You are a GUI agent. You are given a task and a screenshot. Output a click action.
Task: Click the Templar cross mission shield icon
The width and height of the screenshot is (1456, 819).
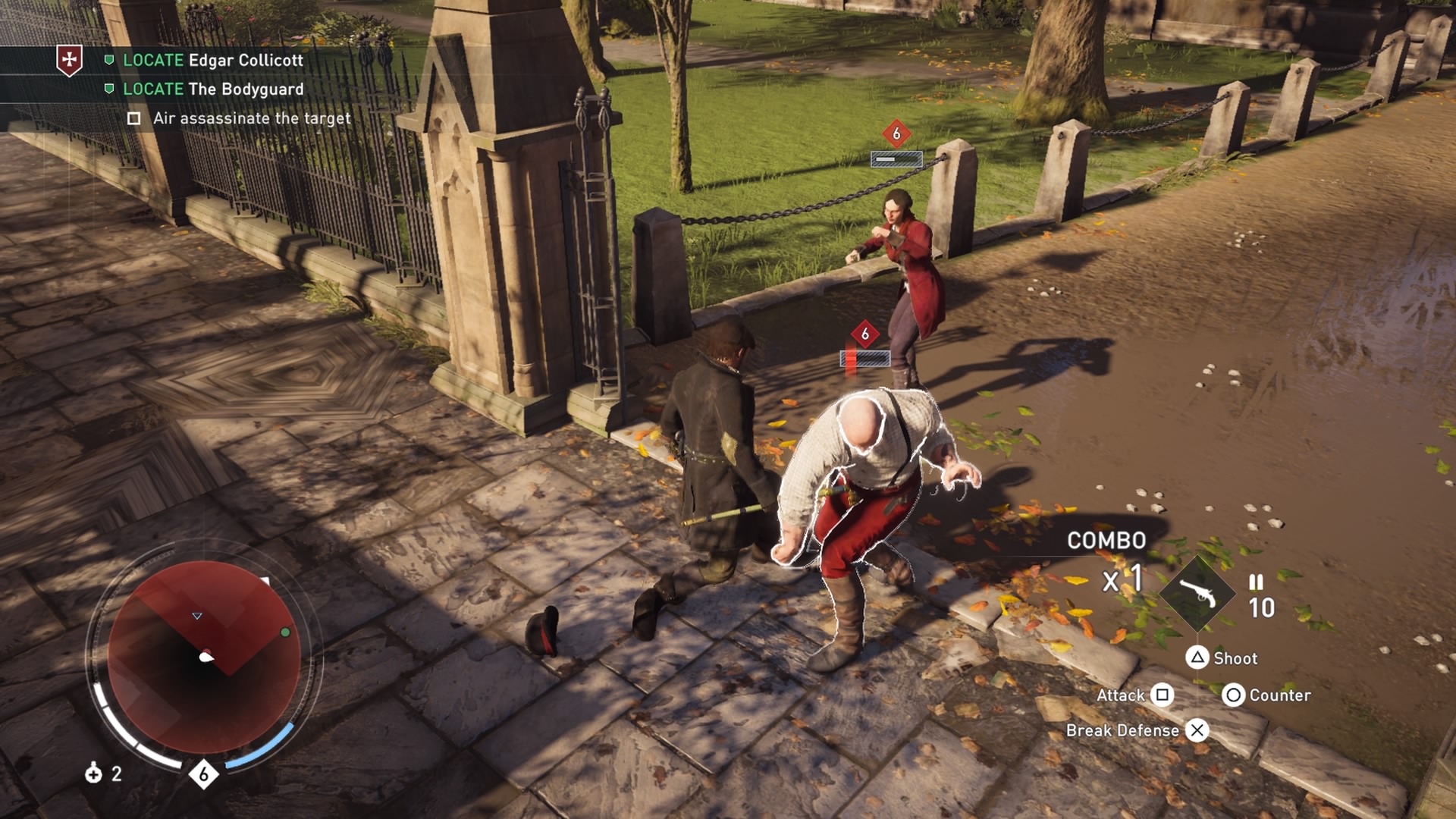(x=70, y=60)
